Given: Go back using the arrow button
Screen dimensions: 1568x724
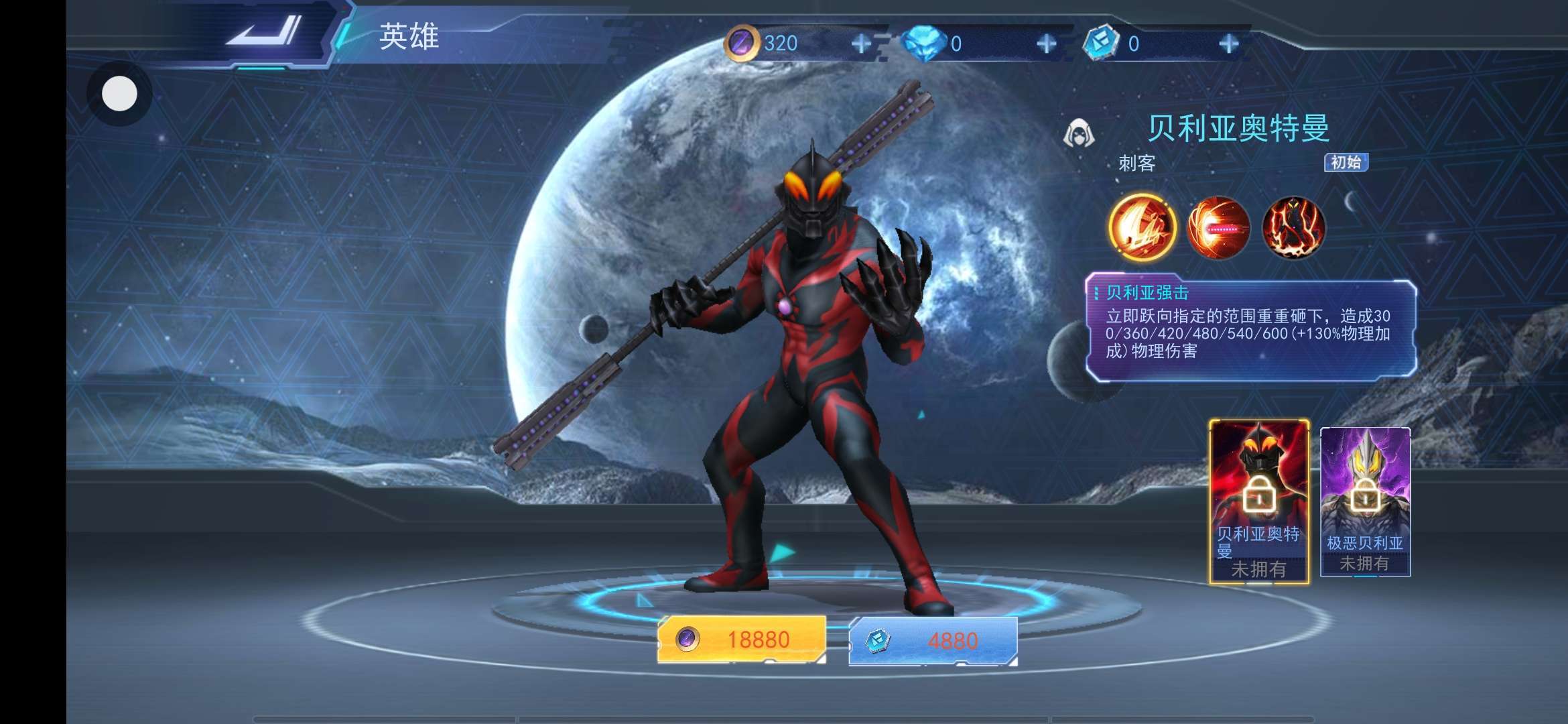Looking at the screenshot, I should (263, 32).
